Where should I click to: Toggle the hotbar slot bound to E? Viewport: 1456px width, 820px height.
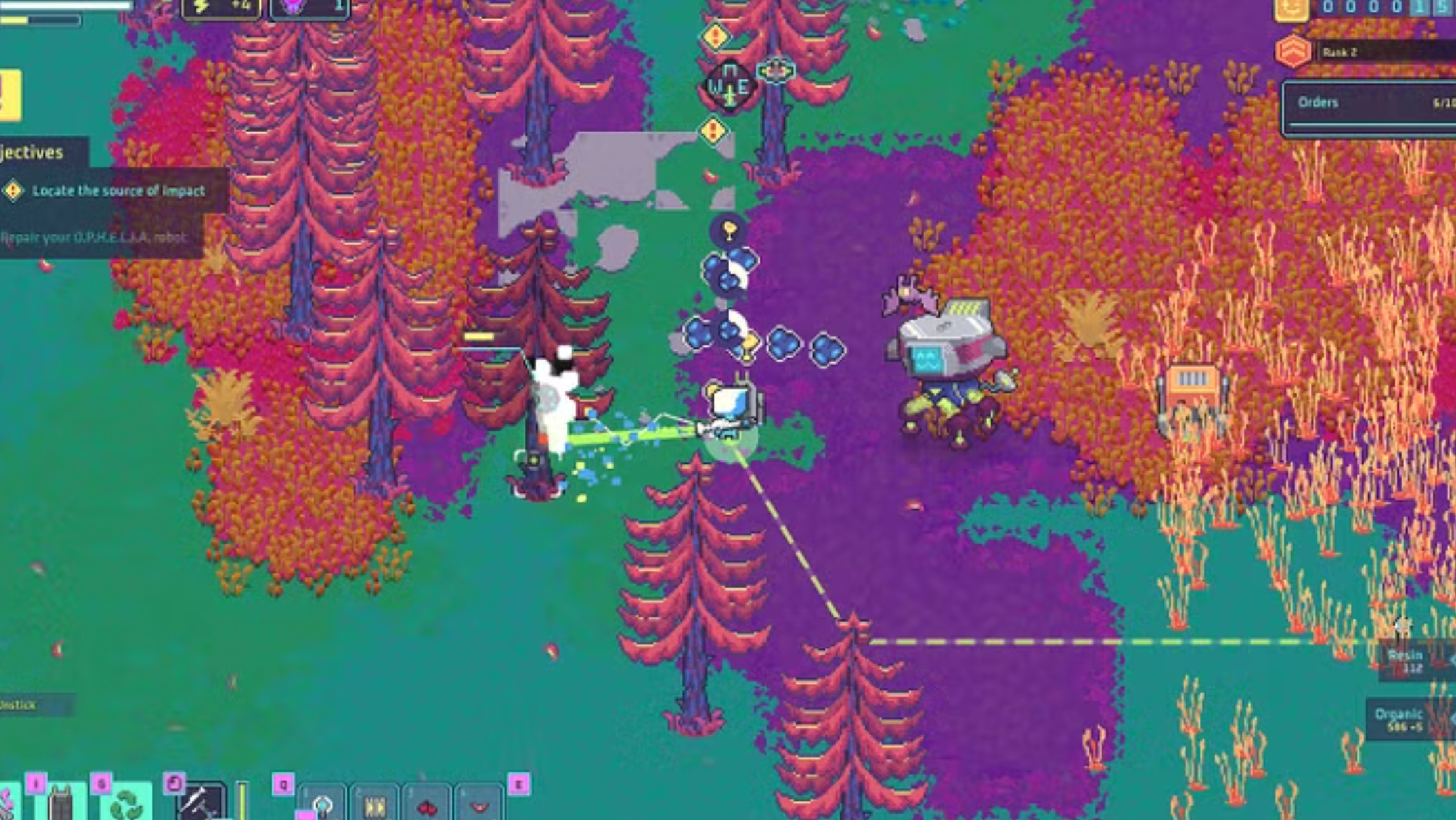click(x=481, y=806)
